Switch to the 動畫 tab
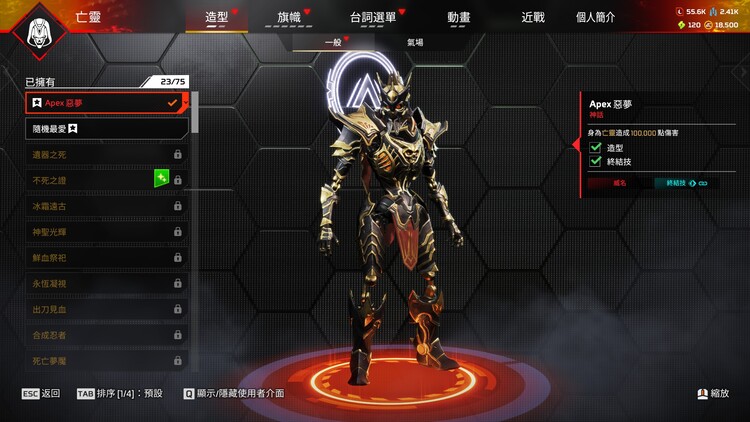This screenshot has width=750, height=422. [x=460, y=17]
